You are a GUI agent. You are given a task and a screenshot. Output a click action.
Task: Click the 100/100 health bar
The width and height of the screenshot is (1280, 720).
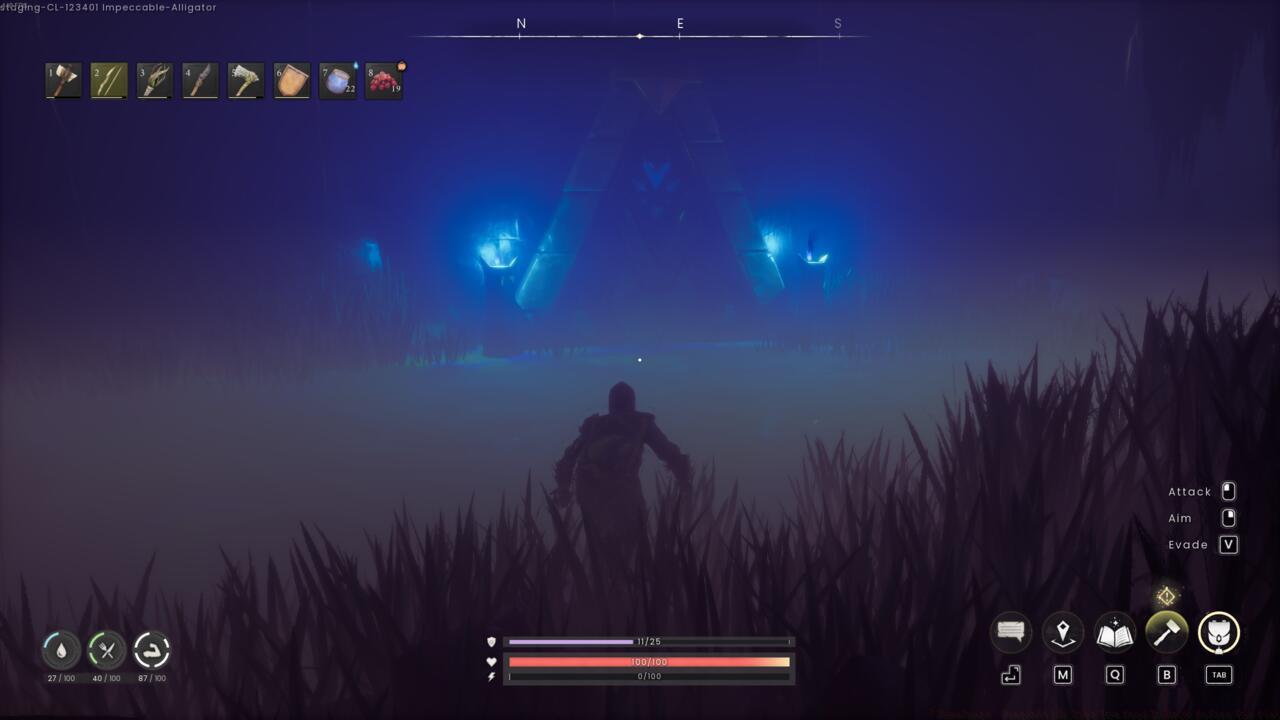tap(648, 661)
